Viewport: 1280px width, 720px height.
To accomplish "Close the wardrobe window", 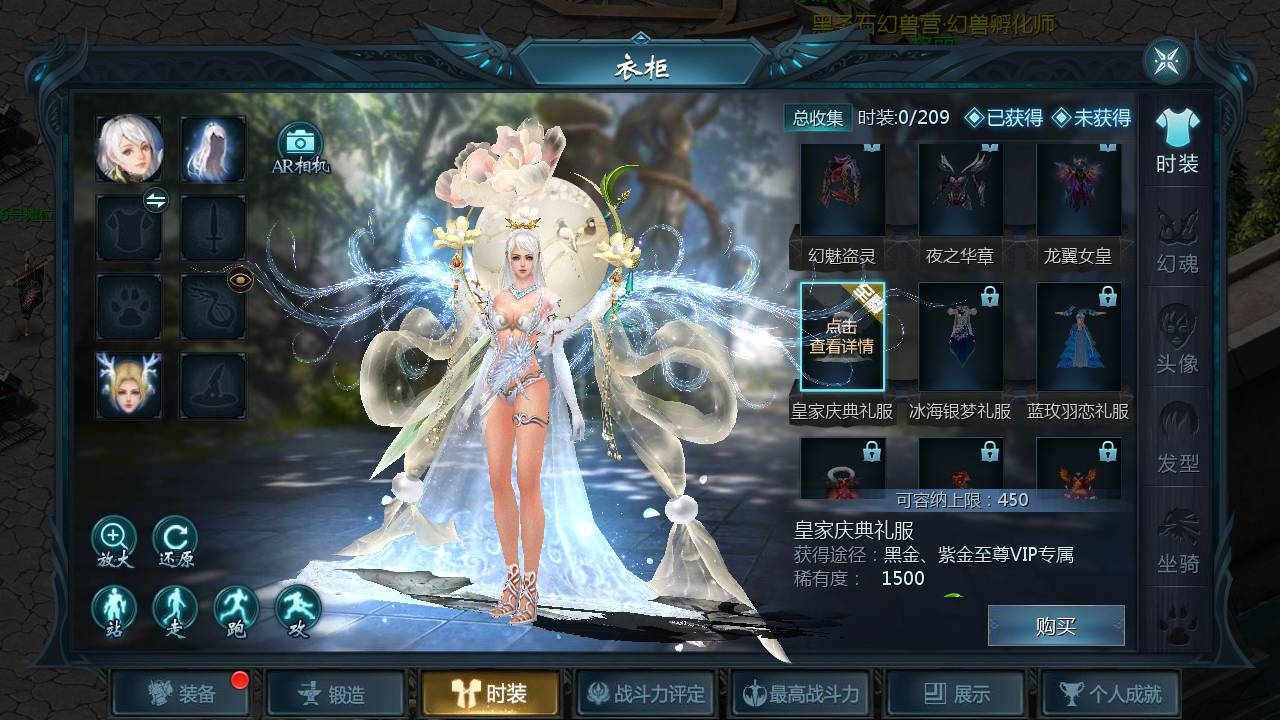I will click(1166, 61).
